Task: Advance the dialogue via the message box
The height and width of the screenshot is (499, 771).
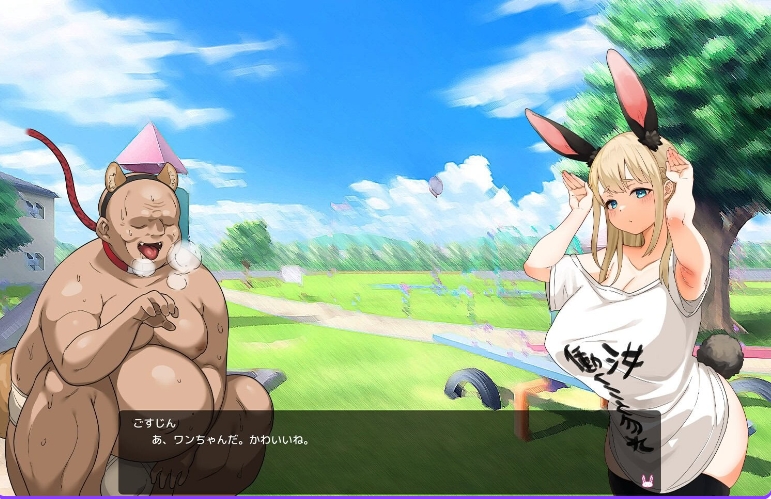Action: pos(388,452)
